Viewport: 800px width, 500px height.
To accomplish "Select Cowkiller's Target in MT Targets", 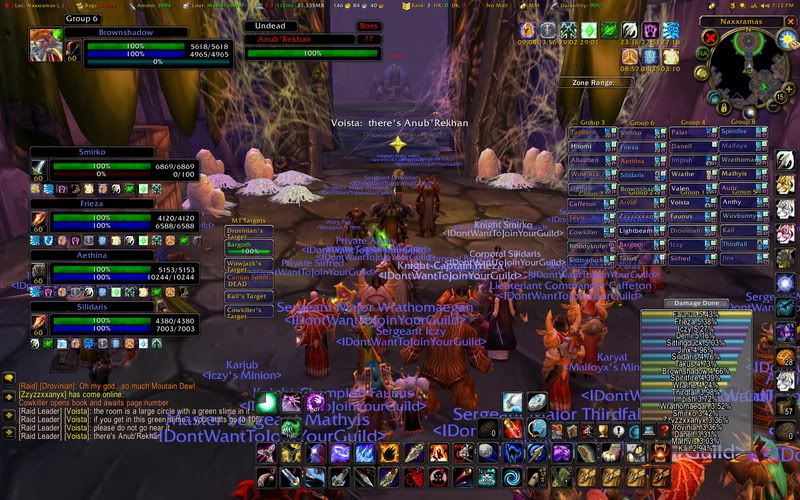I will point(249,311).
